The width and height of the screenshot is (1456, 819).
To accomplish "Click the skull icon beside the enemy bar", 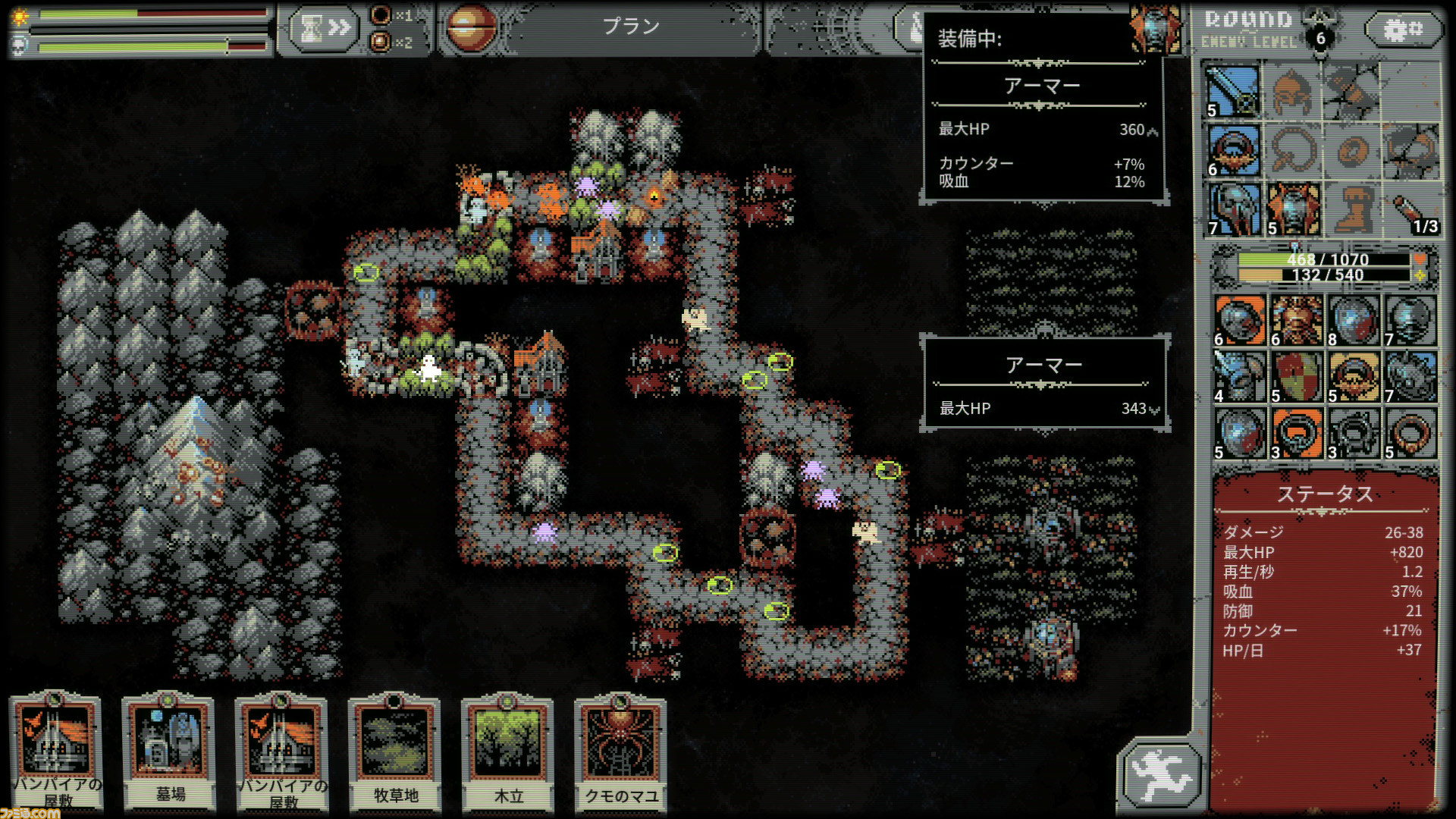I will pos(20,45).
